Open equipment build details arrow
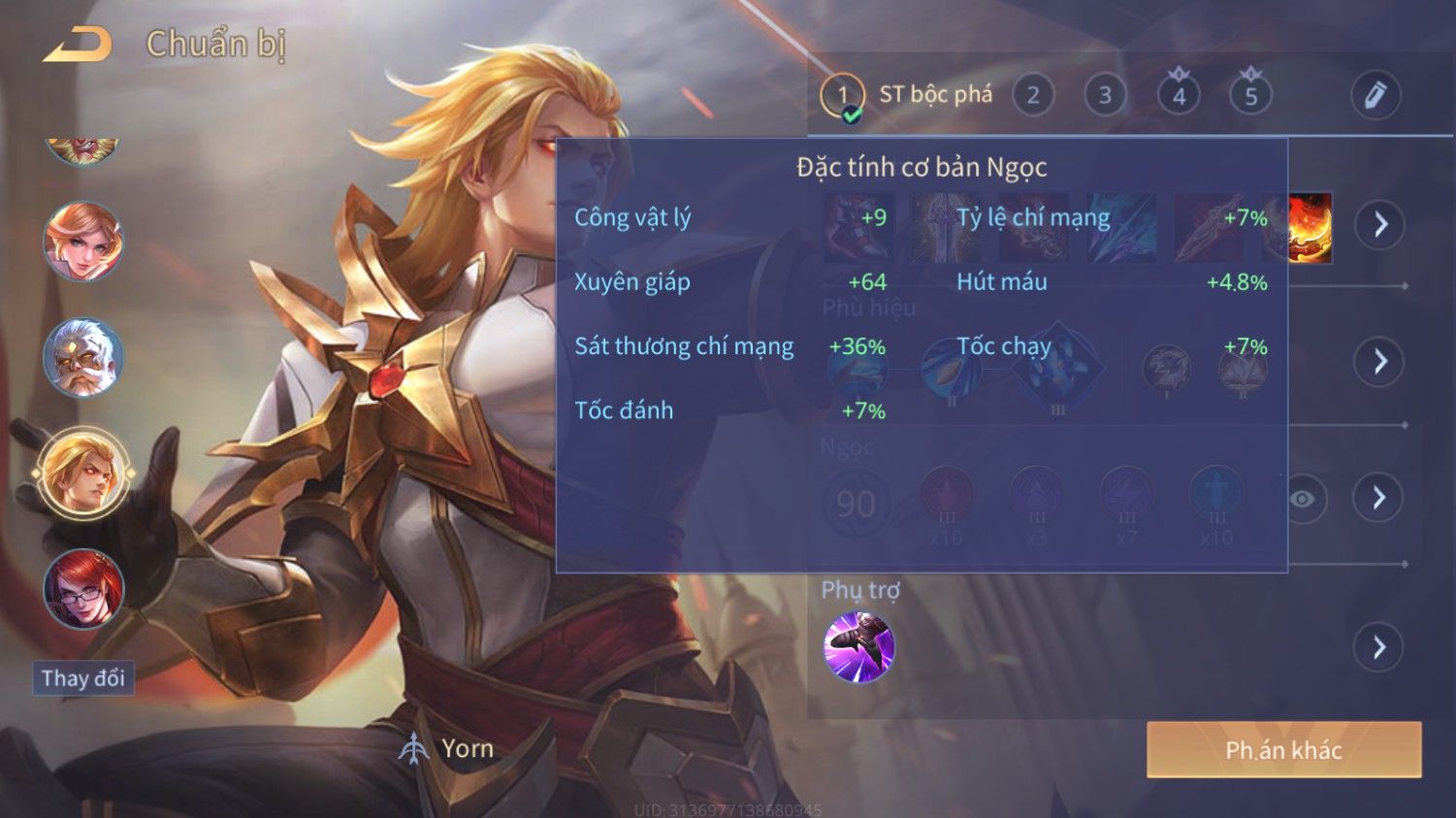The height and width of the screenshot is (818, 1456). coord(1379,225)
